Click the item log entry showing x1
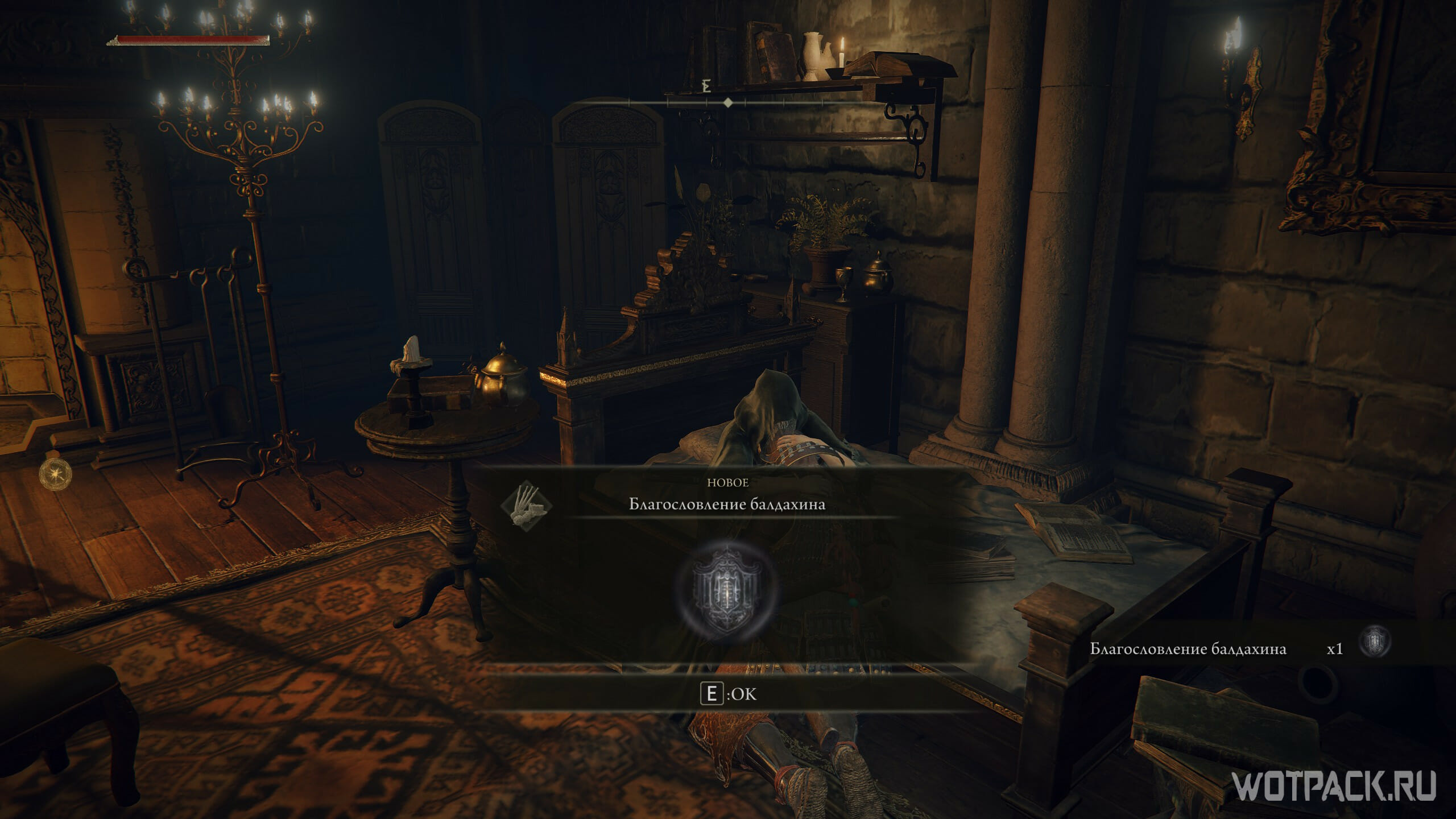This screenshot has width=1456, height=819. [1240, 648]
